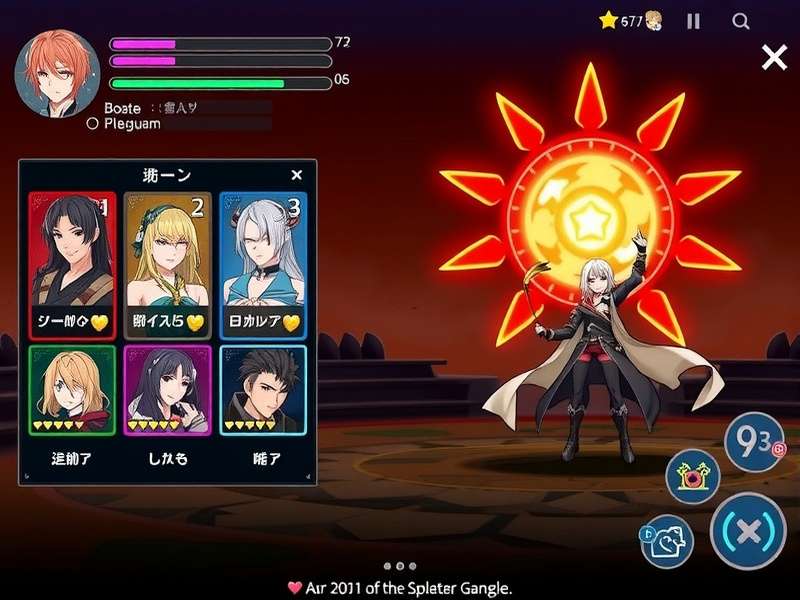Use the creature head skill icon
The width and height of the screenshot is (800, 600).
pyautogui.click(x=667, y=541)
